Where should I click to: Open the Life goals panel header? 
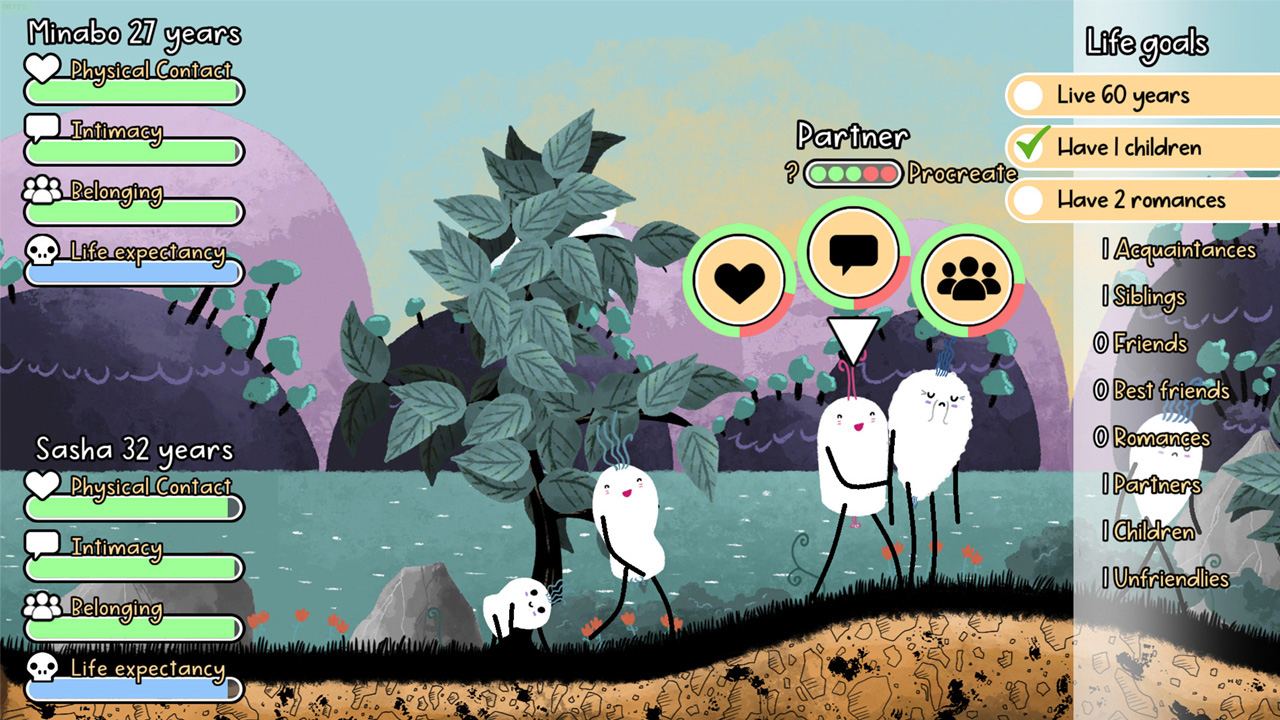(x=1145, y=42)
